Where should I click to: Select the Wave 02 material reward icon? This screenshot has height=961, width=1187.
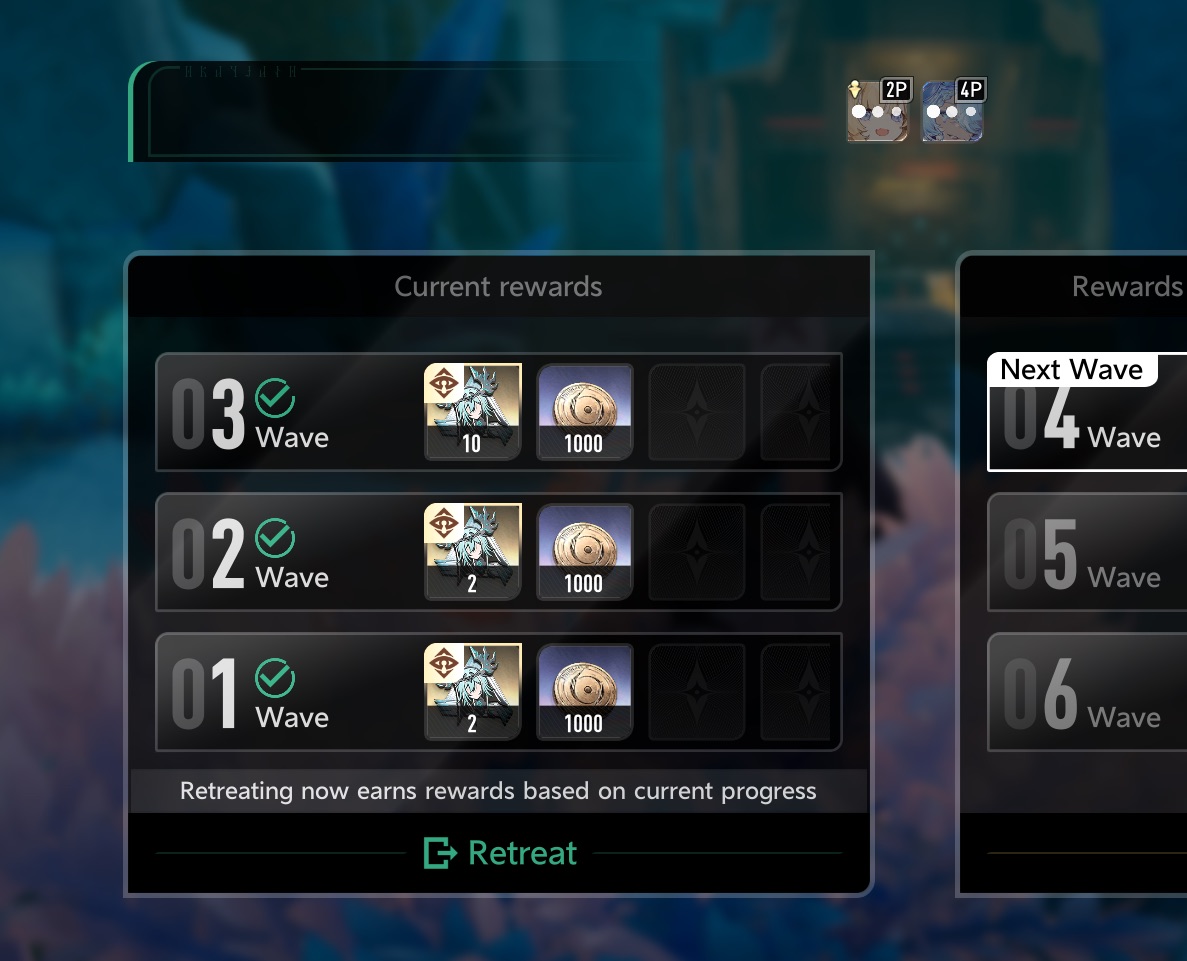[473, 551]
